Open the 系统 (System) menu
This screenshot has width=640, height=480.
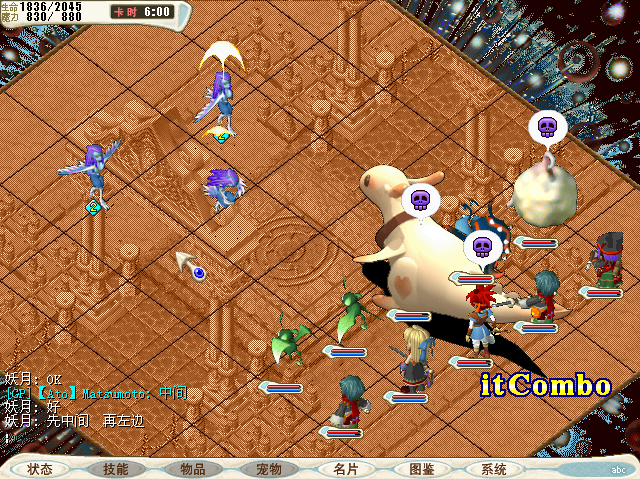pos(494,469)
